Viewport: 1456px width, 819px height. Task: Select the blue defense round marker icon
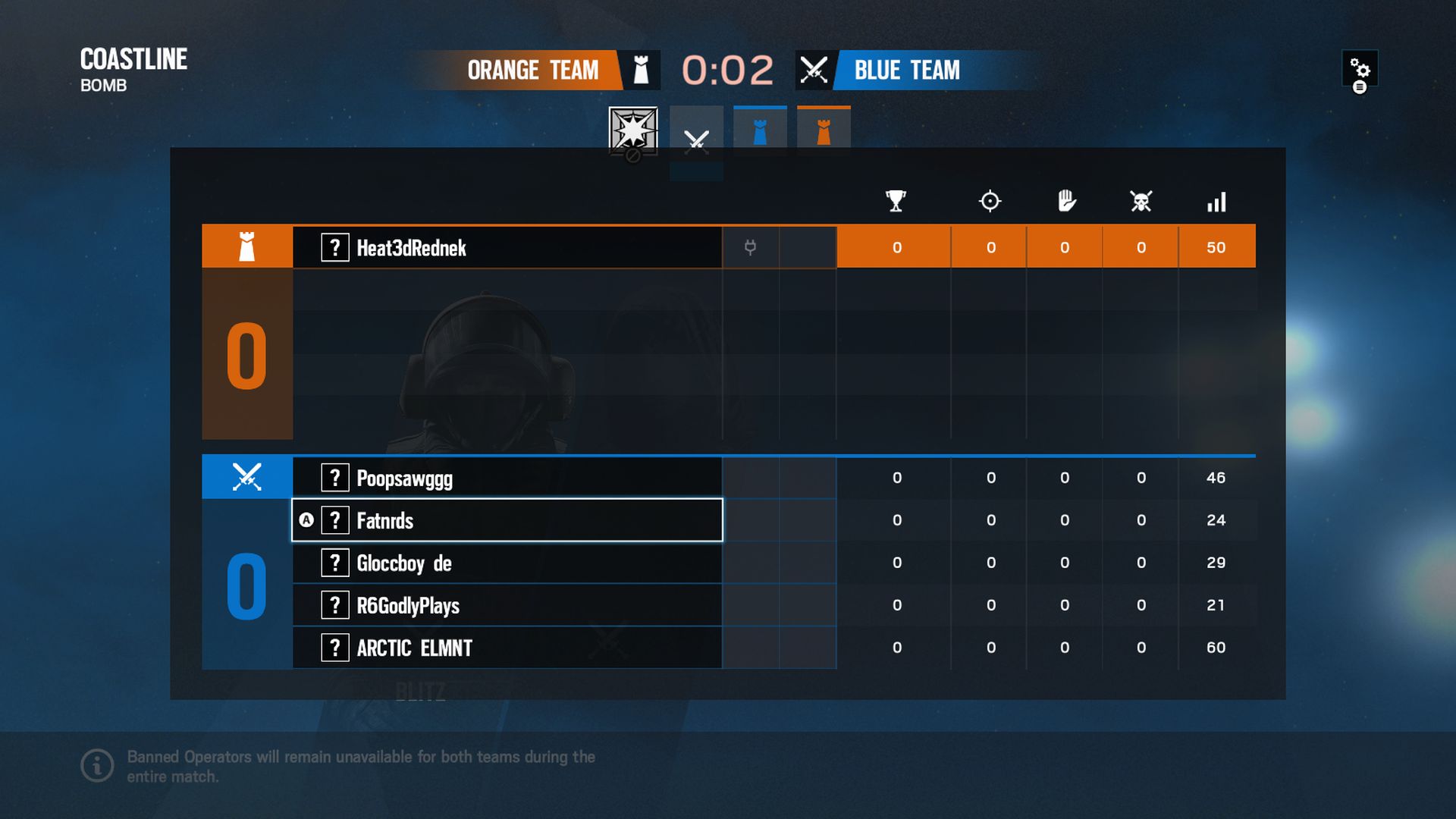pos(759,129)
